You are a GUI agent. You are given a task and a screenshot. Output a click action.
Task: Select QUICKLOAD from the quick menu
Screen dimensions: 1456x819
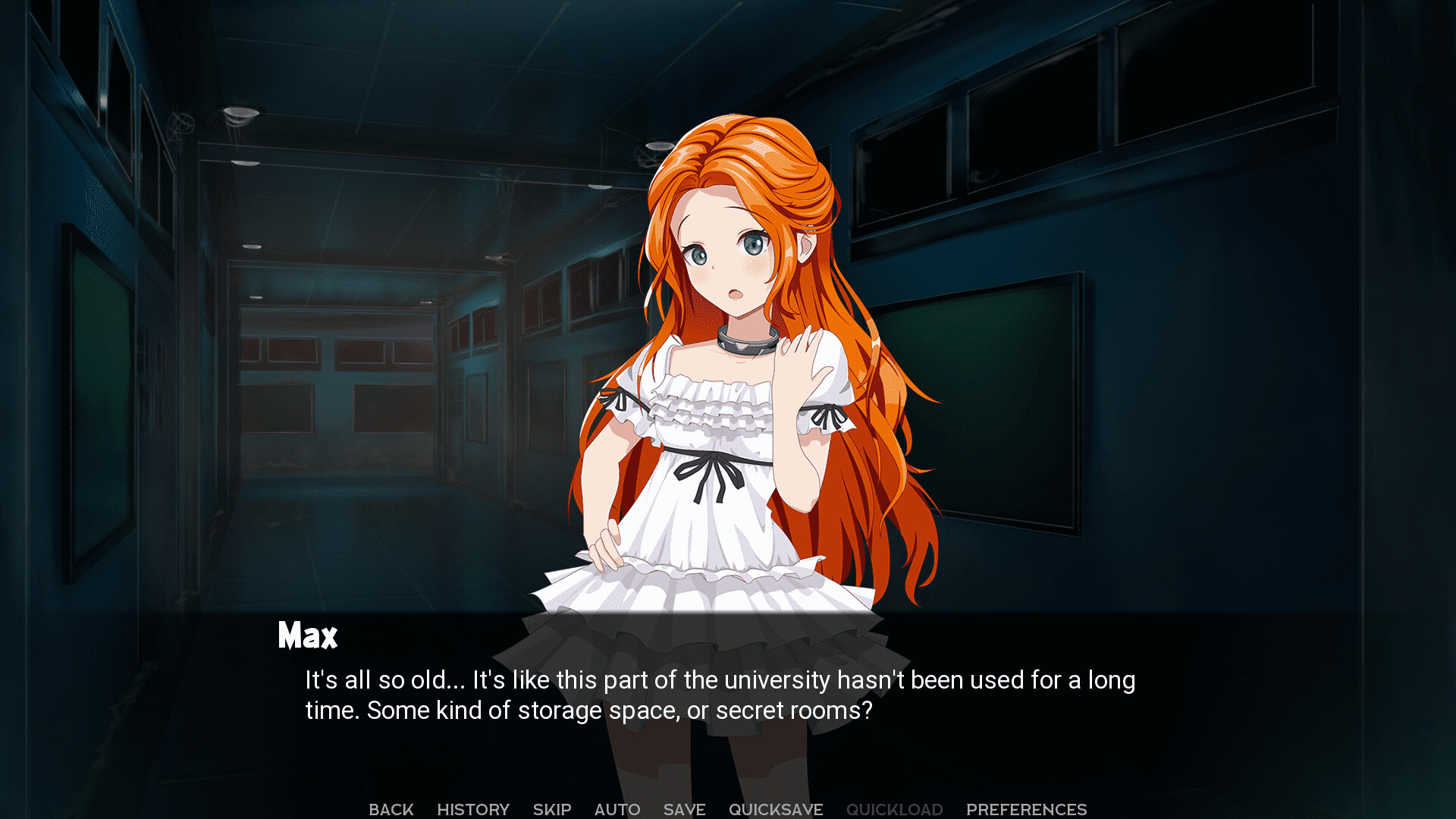(x=895, y=808)
